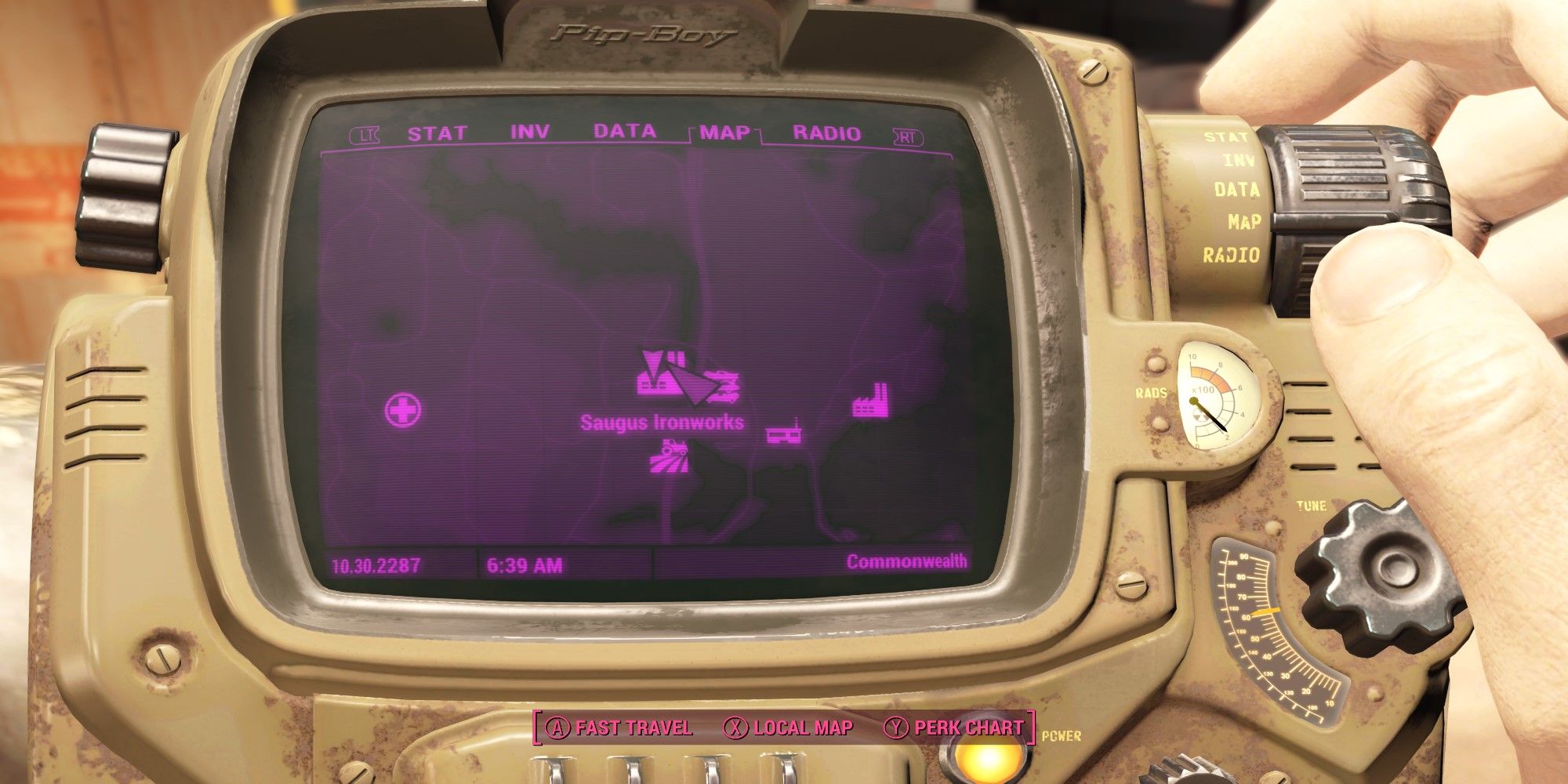This screenshot has width=1568, height=784.
Task: Click the Pip-Boy logo above the screen
Action: tap(644, 31)
